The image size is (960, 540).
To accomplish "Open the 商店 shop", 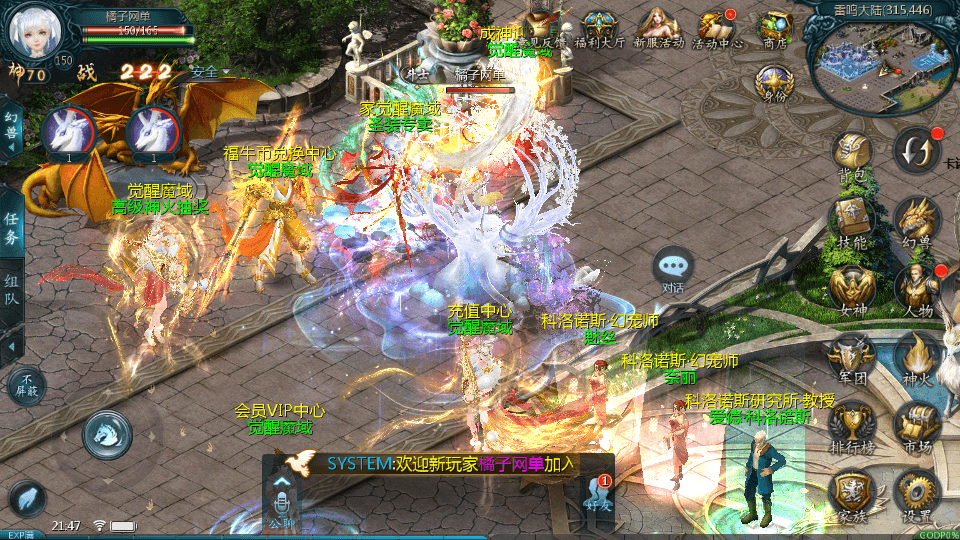I will click(775, 27).
